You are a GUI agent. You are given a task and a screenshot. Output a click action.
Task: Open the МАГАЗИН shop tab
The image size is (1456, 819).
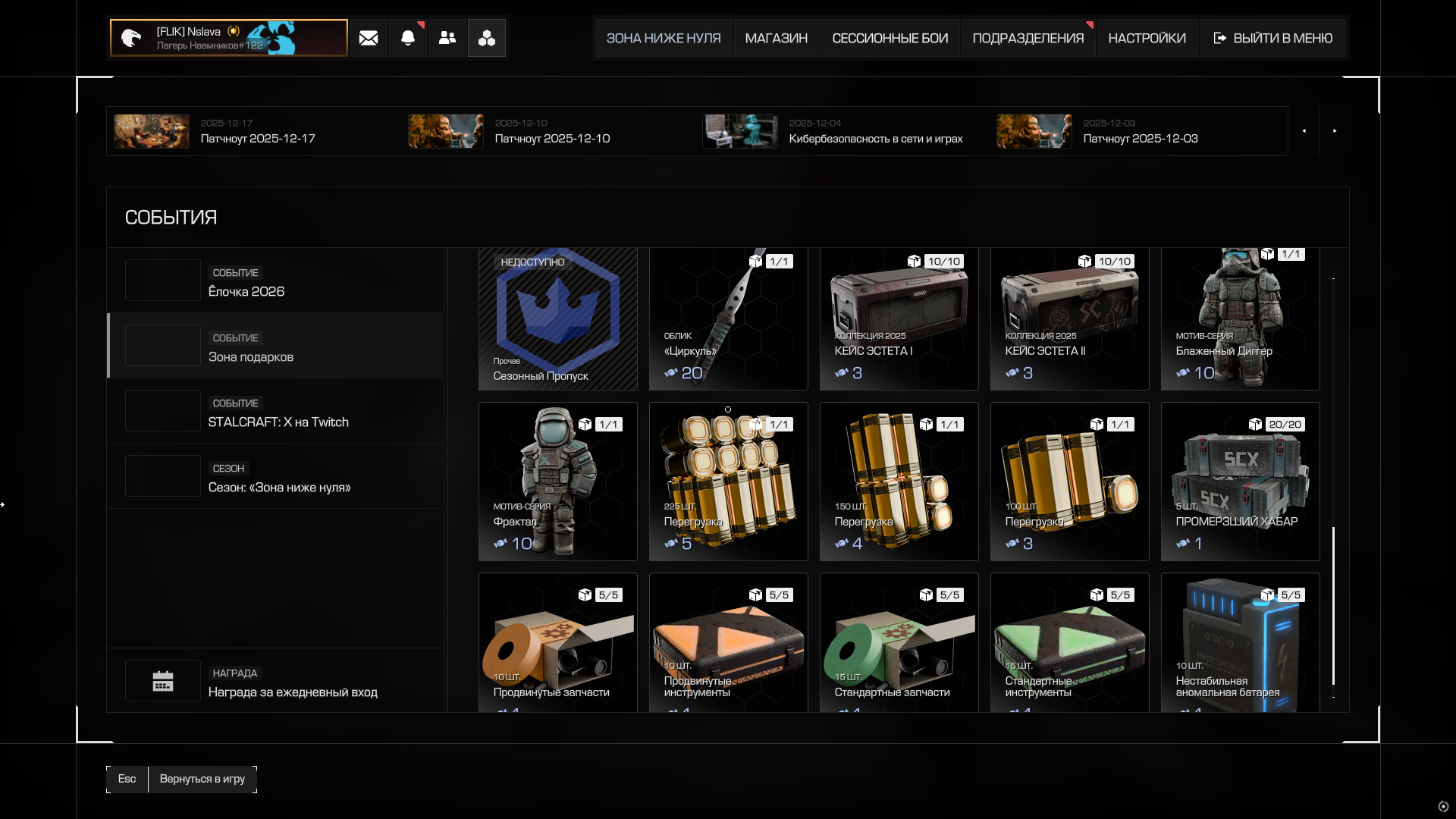pos(776,38)
